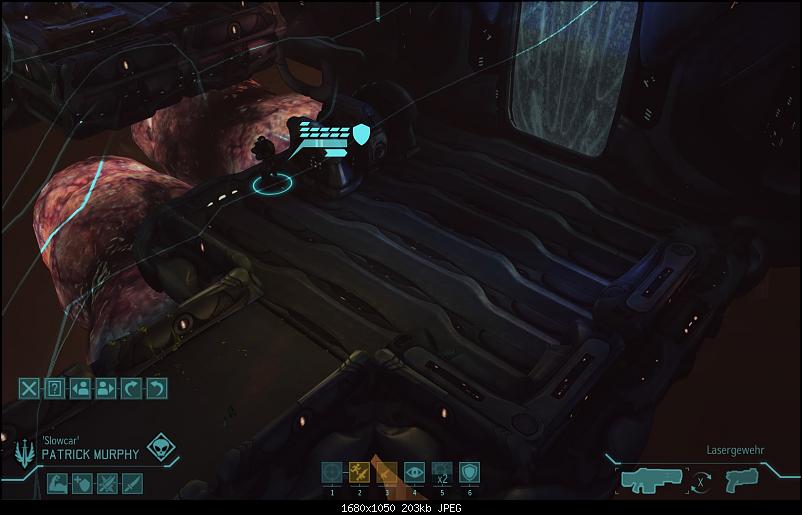Click the single dagger perk icon
802x515 pixels.
pyautogui.click(x=132, y=484)
